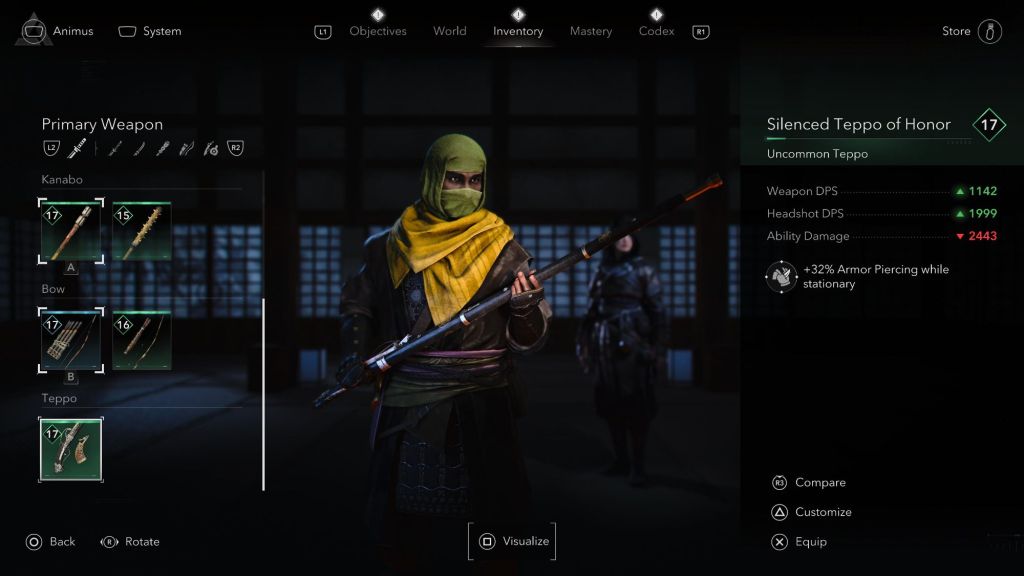Select the highlighted Primary Weapon category icon
The height and width of the screenshot is (576, 1024).
point(77,149)
